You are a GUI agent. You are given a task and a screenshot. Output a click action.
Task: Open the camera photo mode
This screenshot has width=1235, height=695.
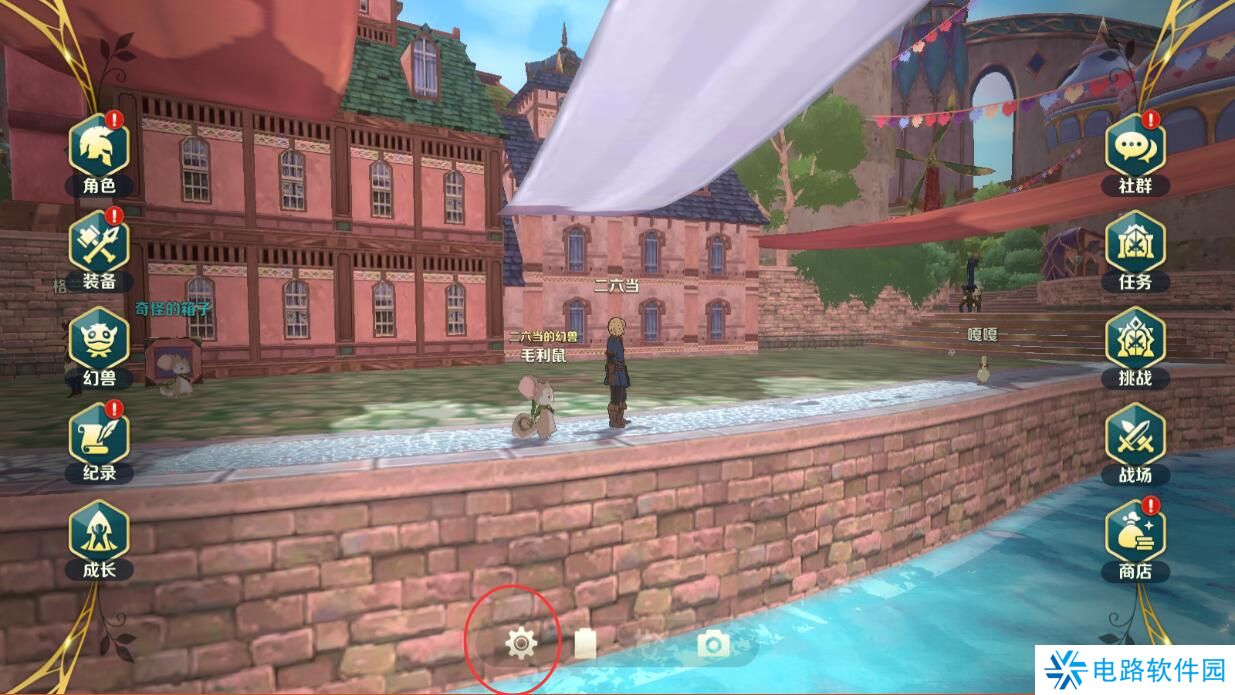[x=713, y=645]
